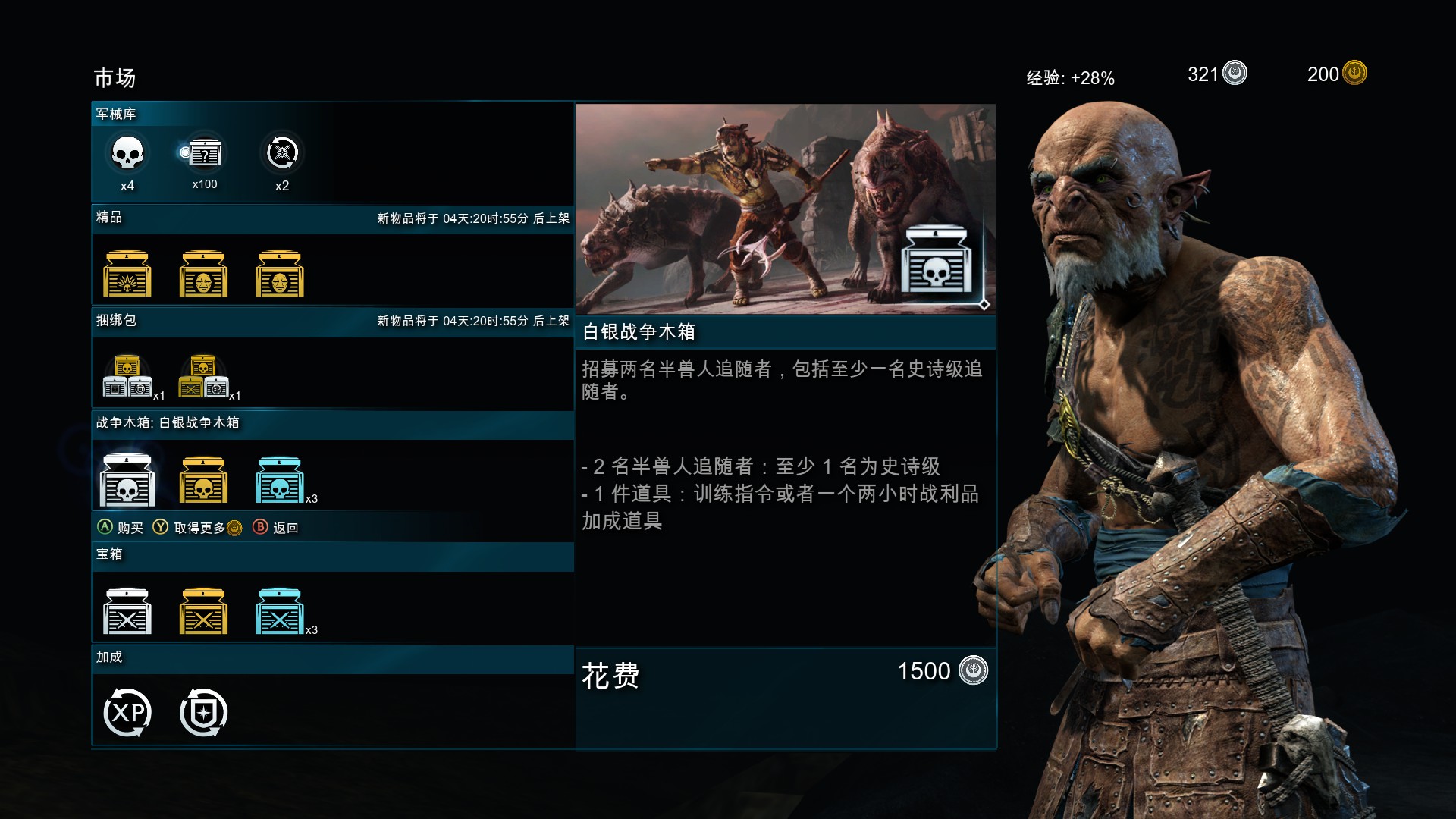The height and width of the screenshot is (819, 1456).
Task: Select the second boost icon in 加成 section
Action: (203, 711)
